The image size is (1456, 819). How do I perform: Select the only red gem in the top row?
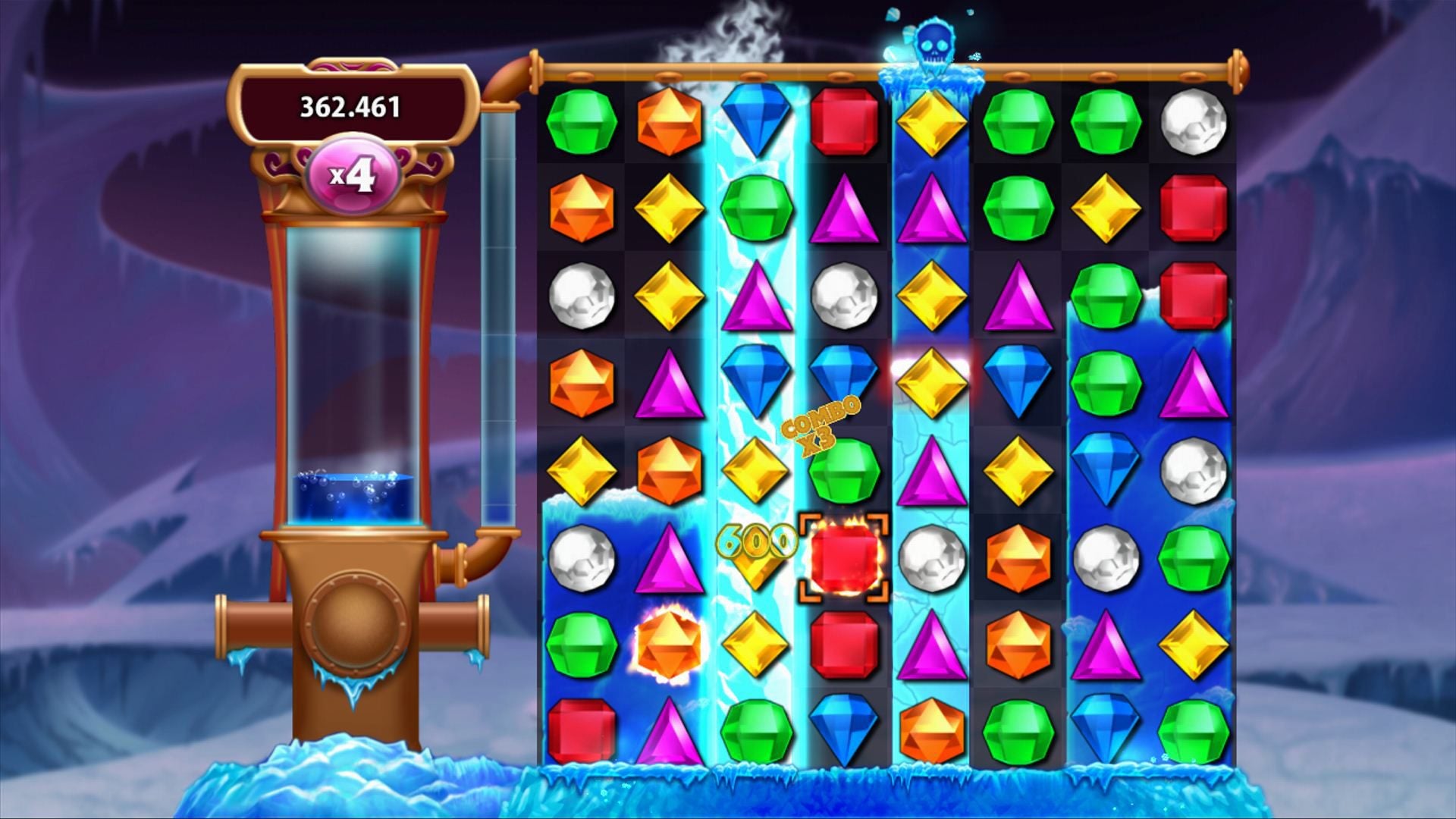(844, 121)
